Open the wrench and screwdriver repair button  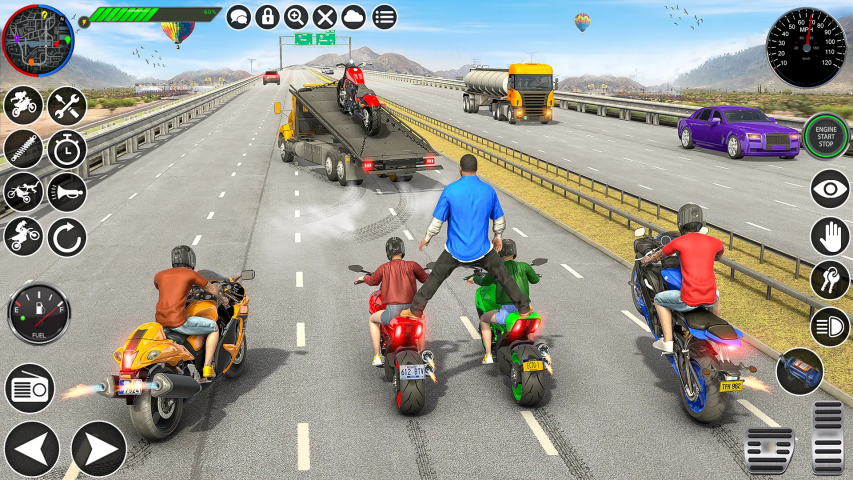coord(67,105)
